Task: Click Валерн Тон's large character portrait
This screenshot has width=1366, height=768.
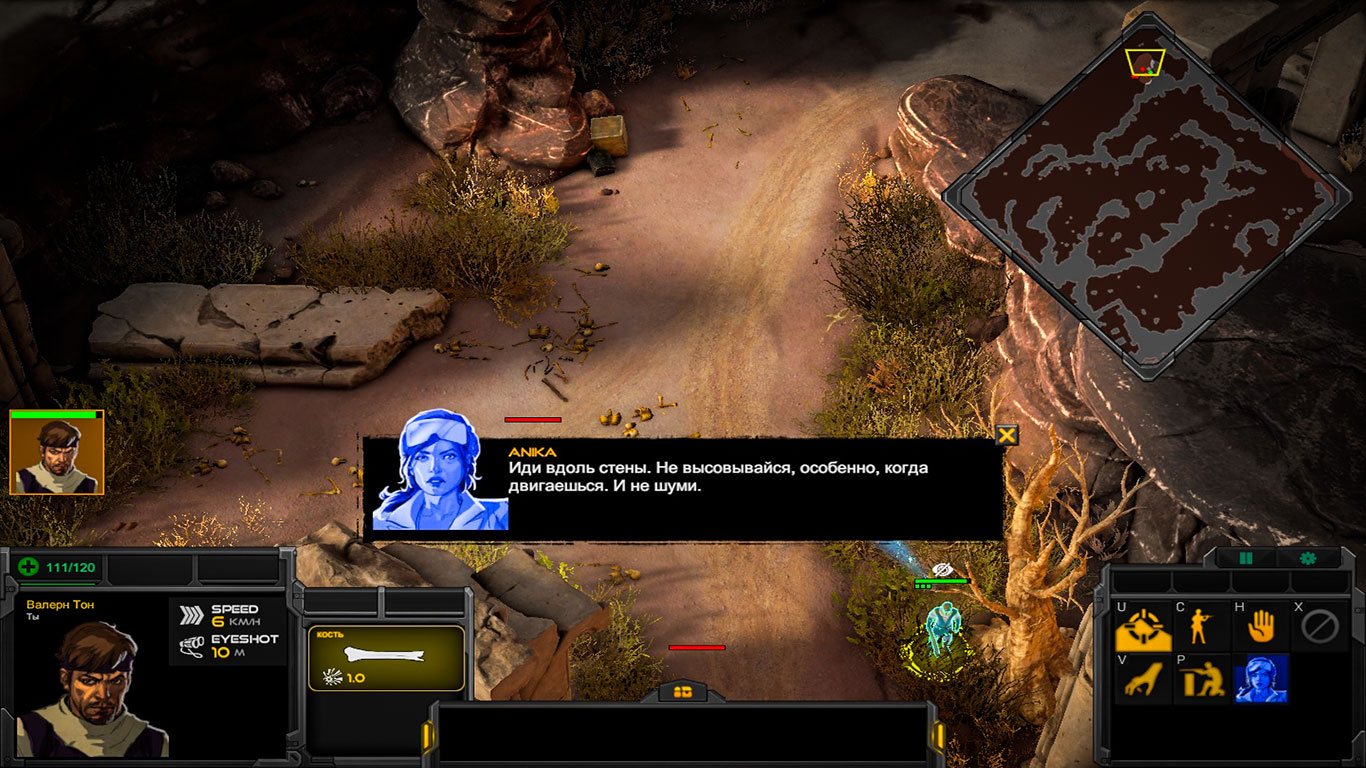Action: (x=93, y=690)
